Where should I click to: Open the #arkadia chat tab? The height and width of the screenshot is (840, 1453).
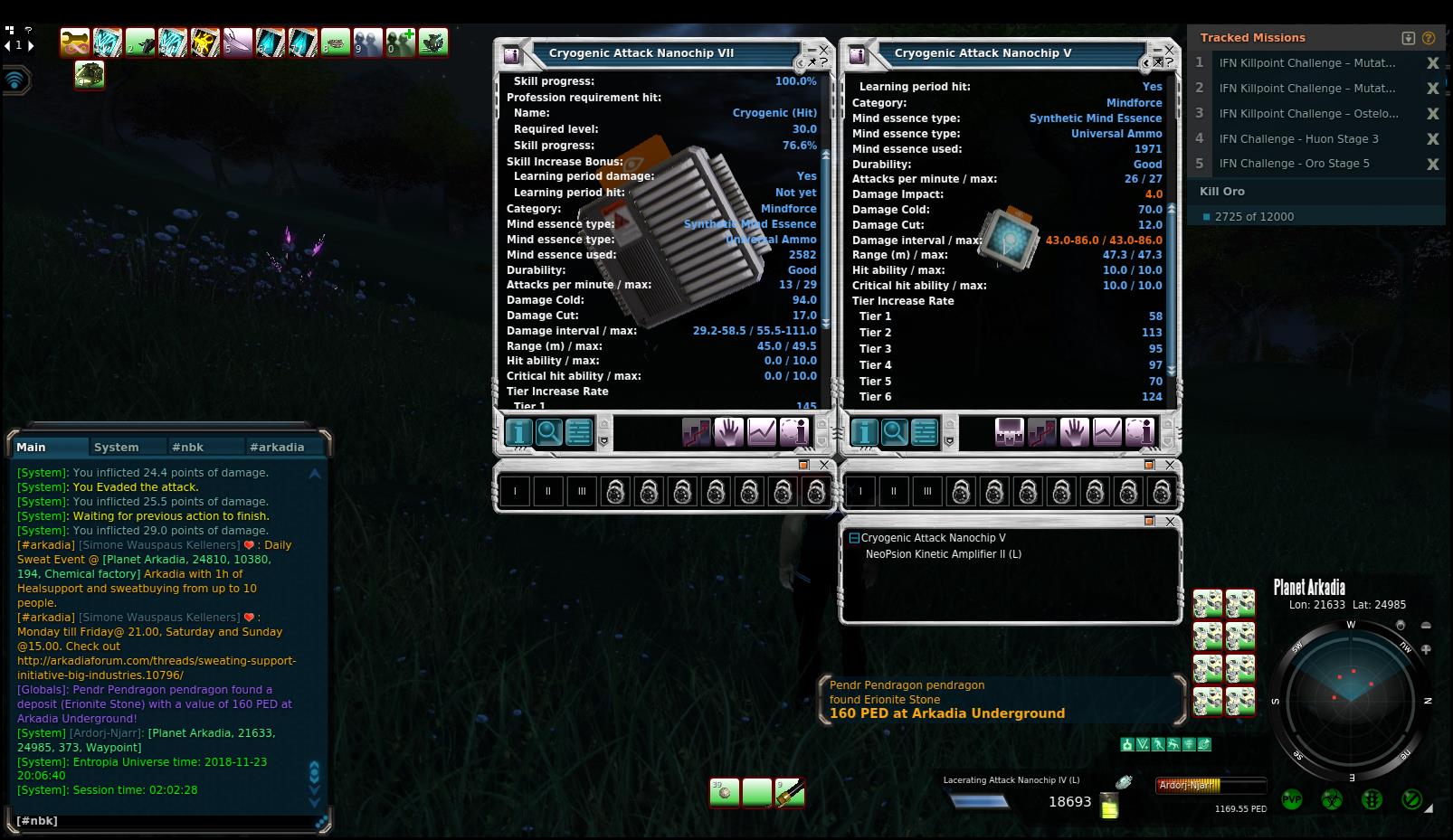pyautogui.click(x=277, y=447)
